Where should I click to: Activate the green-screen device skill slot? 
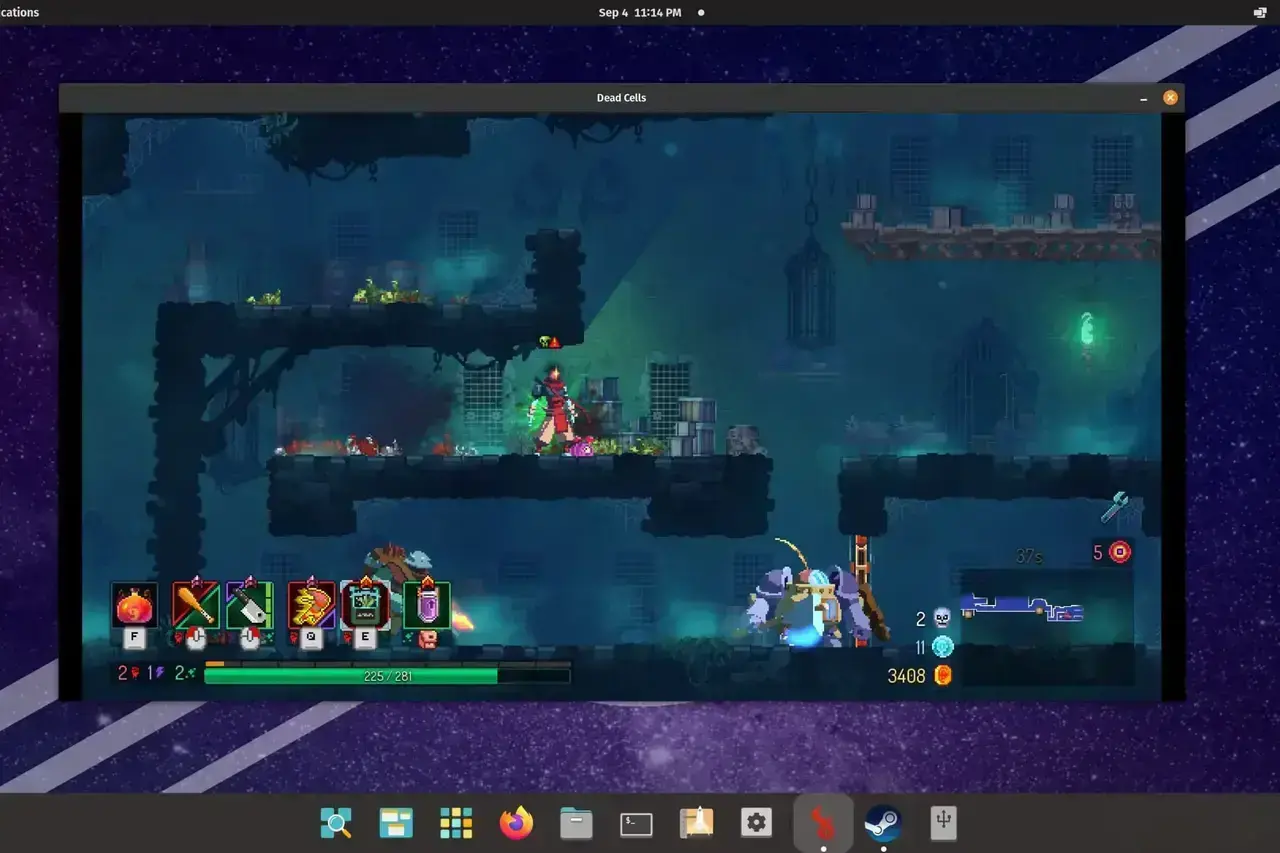(x=365, y=605)
